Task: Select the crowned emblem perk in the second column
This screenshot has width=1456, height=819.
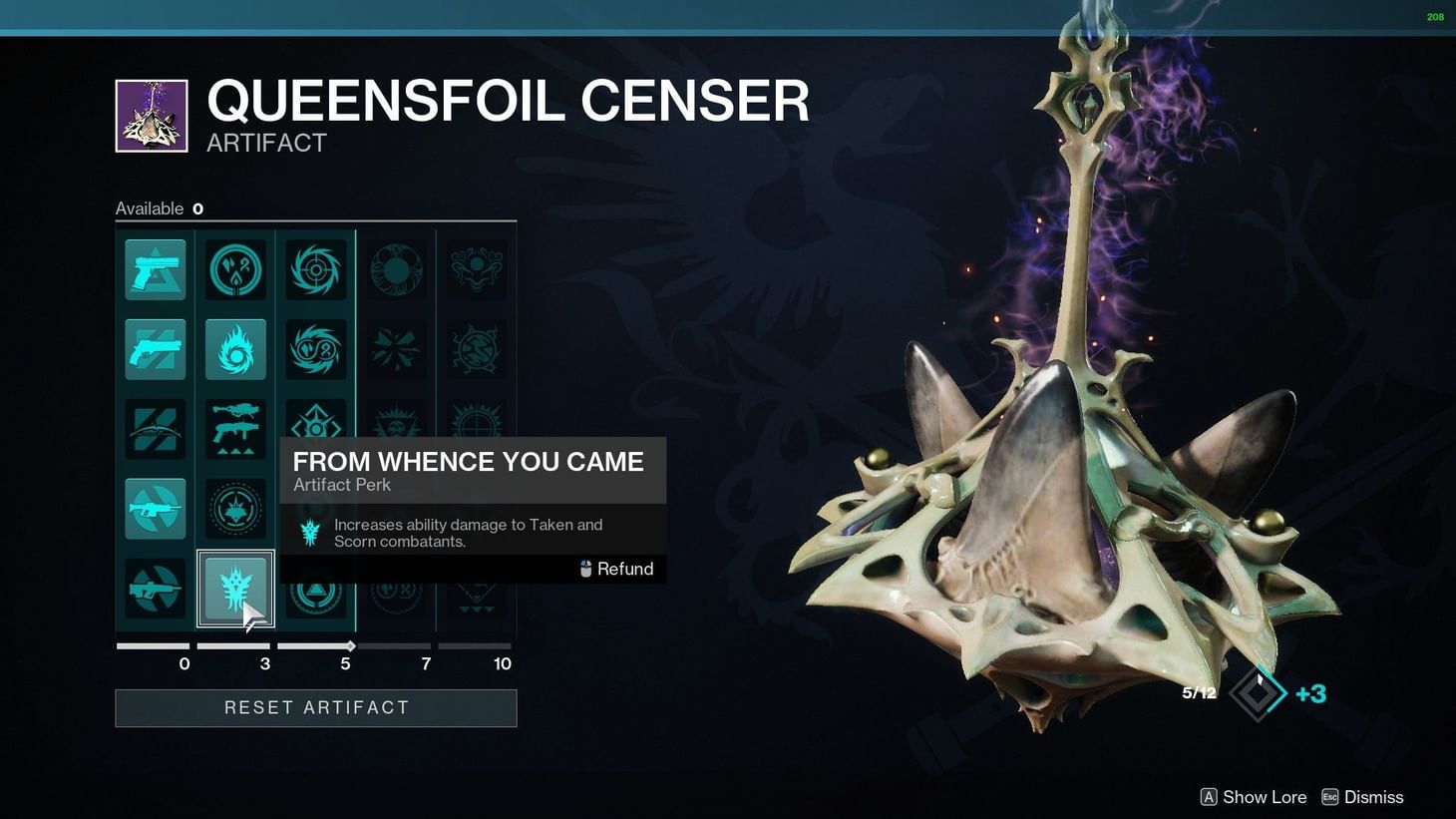Action: tap(235, 509)
